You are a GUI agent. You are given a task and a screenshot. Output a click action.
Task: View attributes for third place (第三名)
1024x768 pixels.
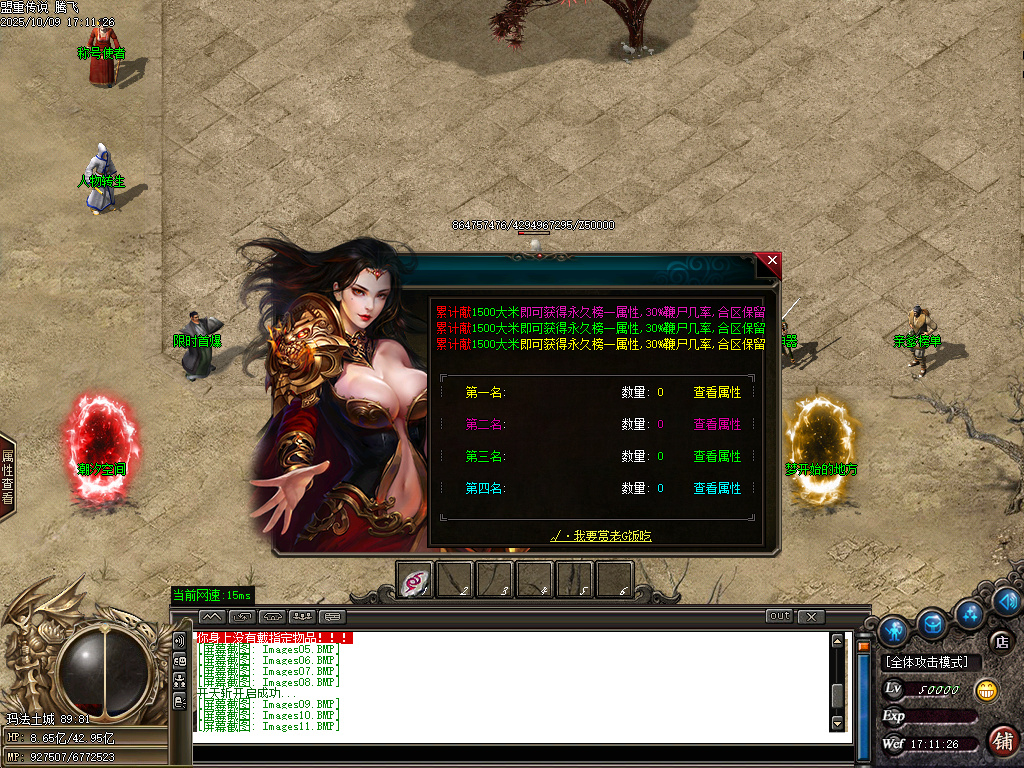point(717,457)
